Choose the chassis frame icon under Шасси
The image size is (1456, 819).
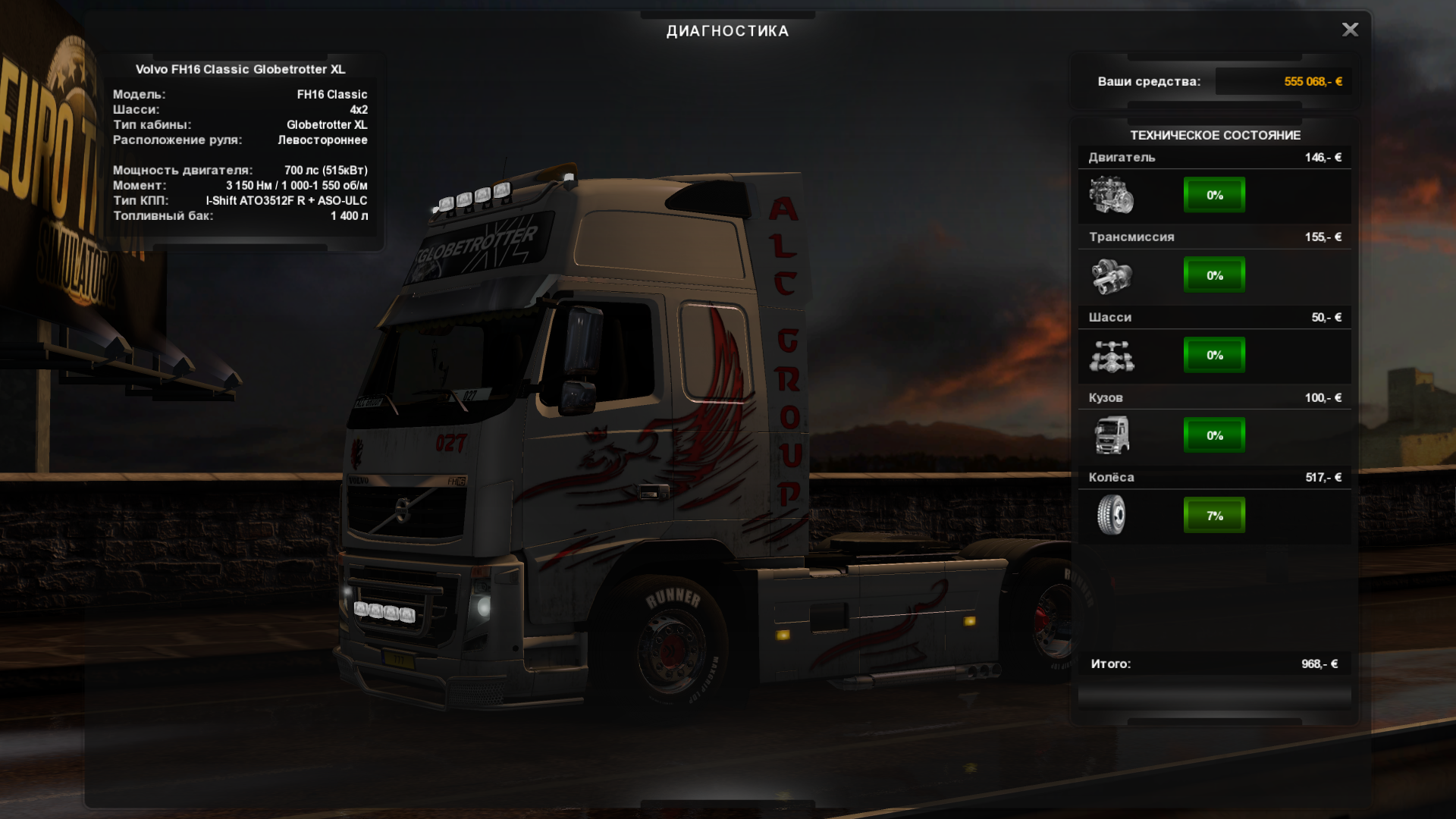tap(1111, 356)
